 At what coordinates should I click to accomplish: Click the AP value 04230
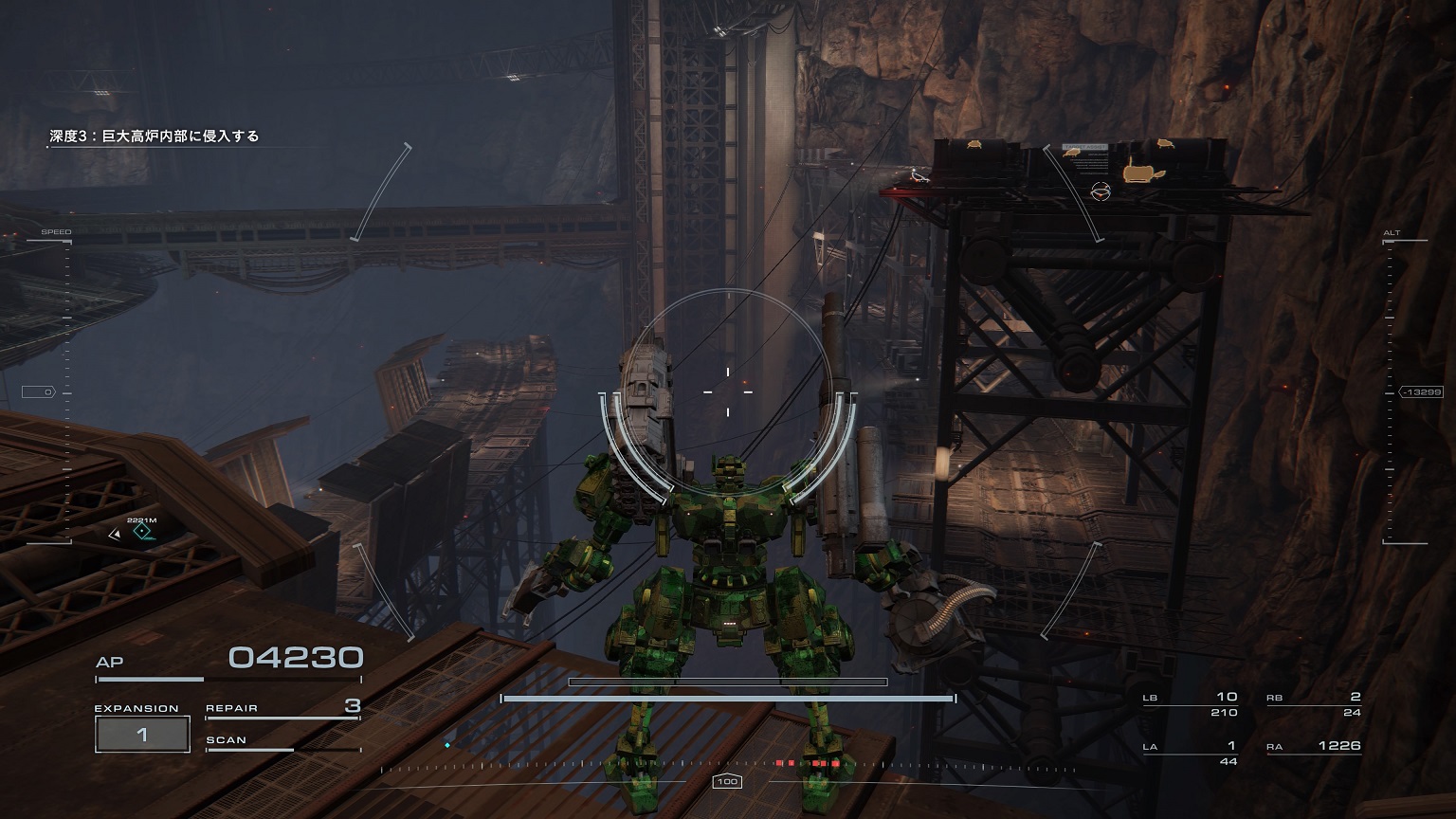(x=296, y=656)
